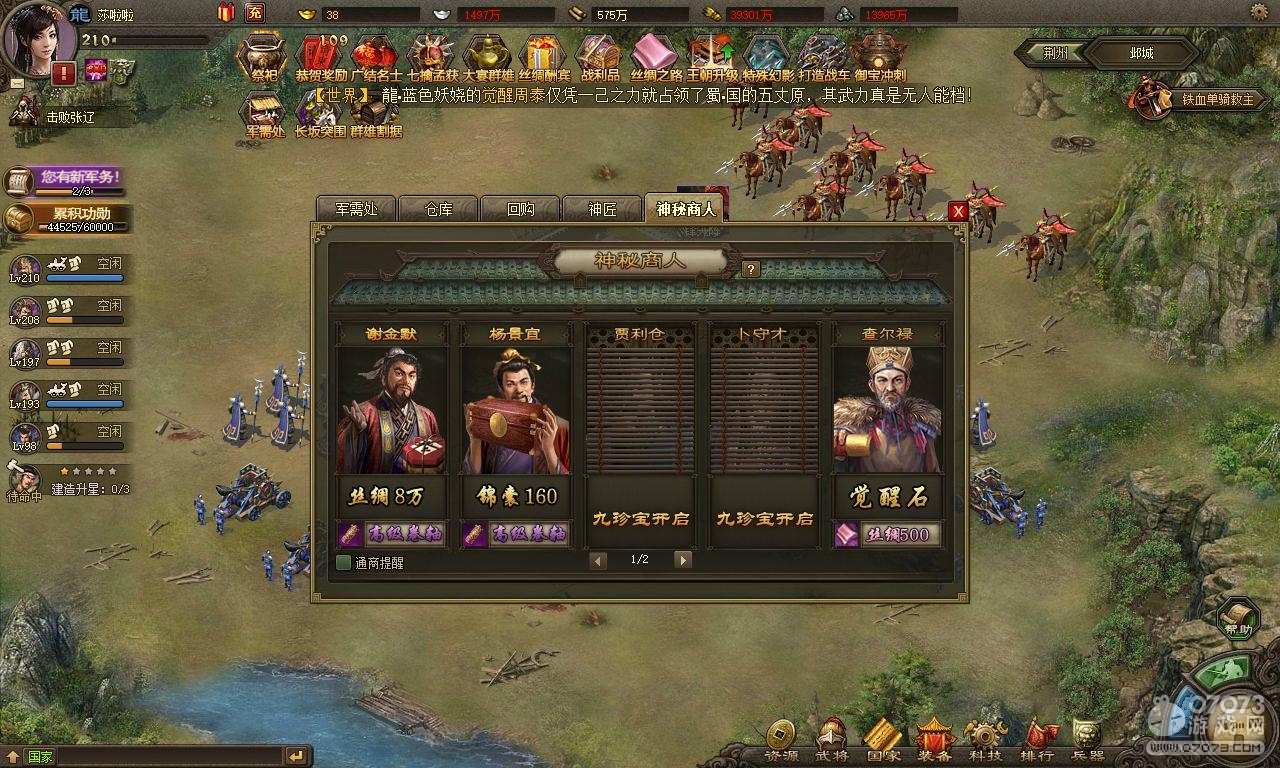The width and height of the screenshot is (1280, 768).
Task: Go to next merchant page arrow
Action: coord(683,560)
